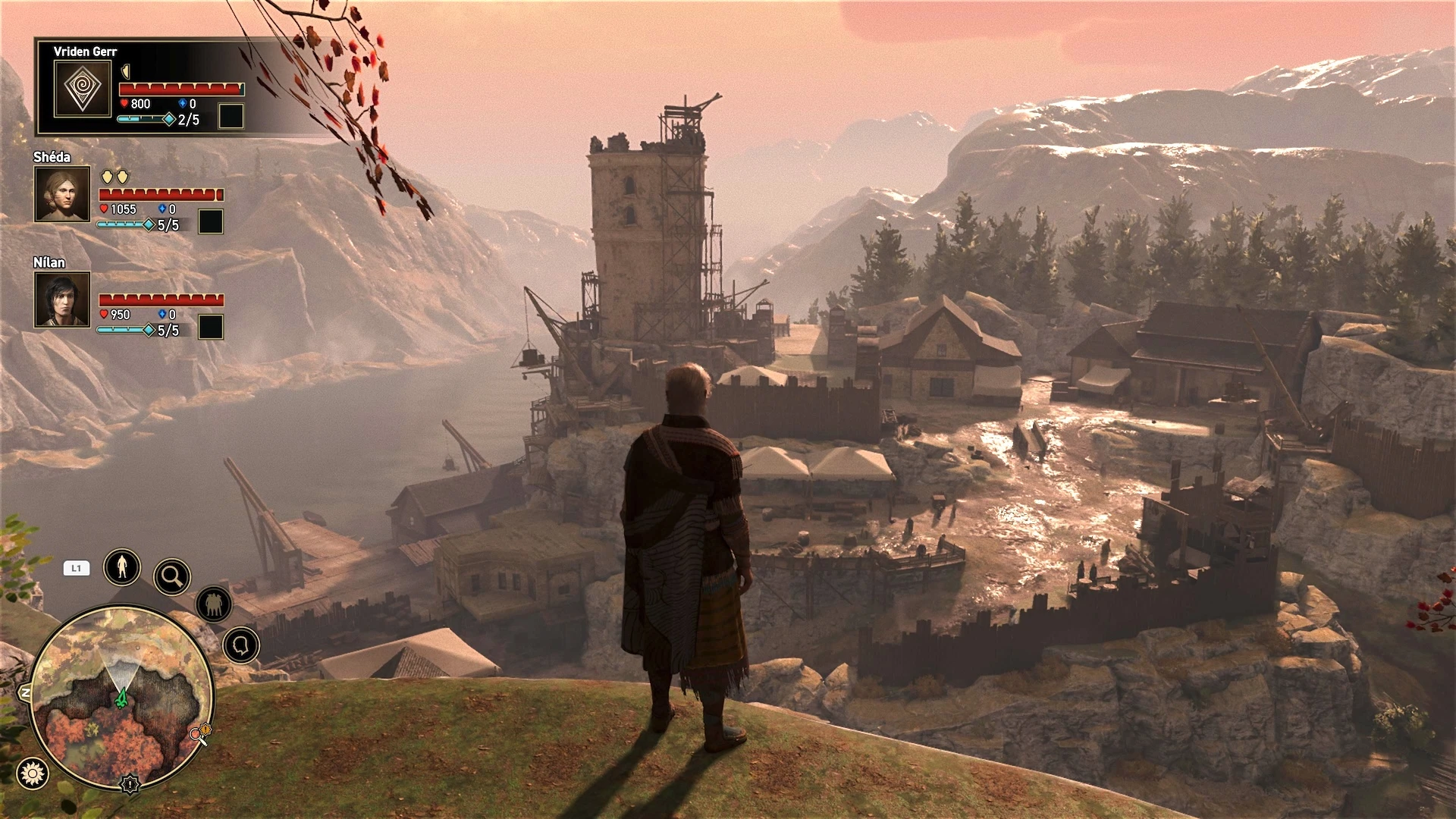Choose Nílan's party portrait
Image resolution: width=1456 pixels, height=819 pixels.
(x=62, y=300)
